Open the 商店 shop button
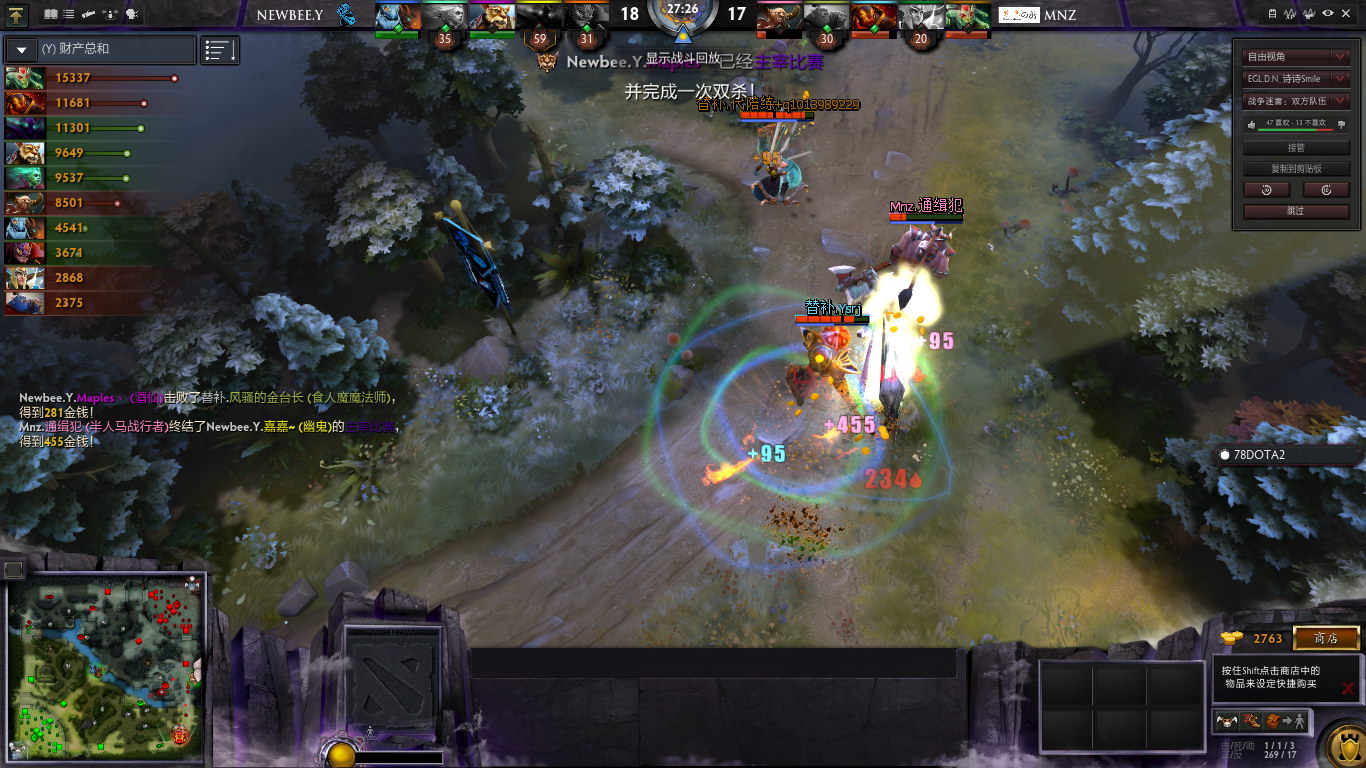 [x=1326, y=638]
